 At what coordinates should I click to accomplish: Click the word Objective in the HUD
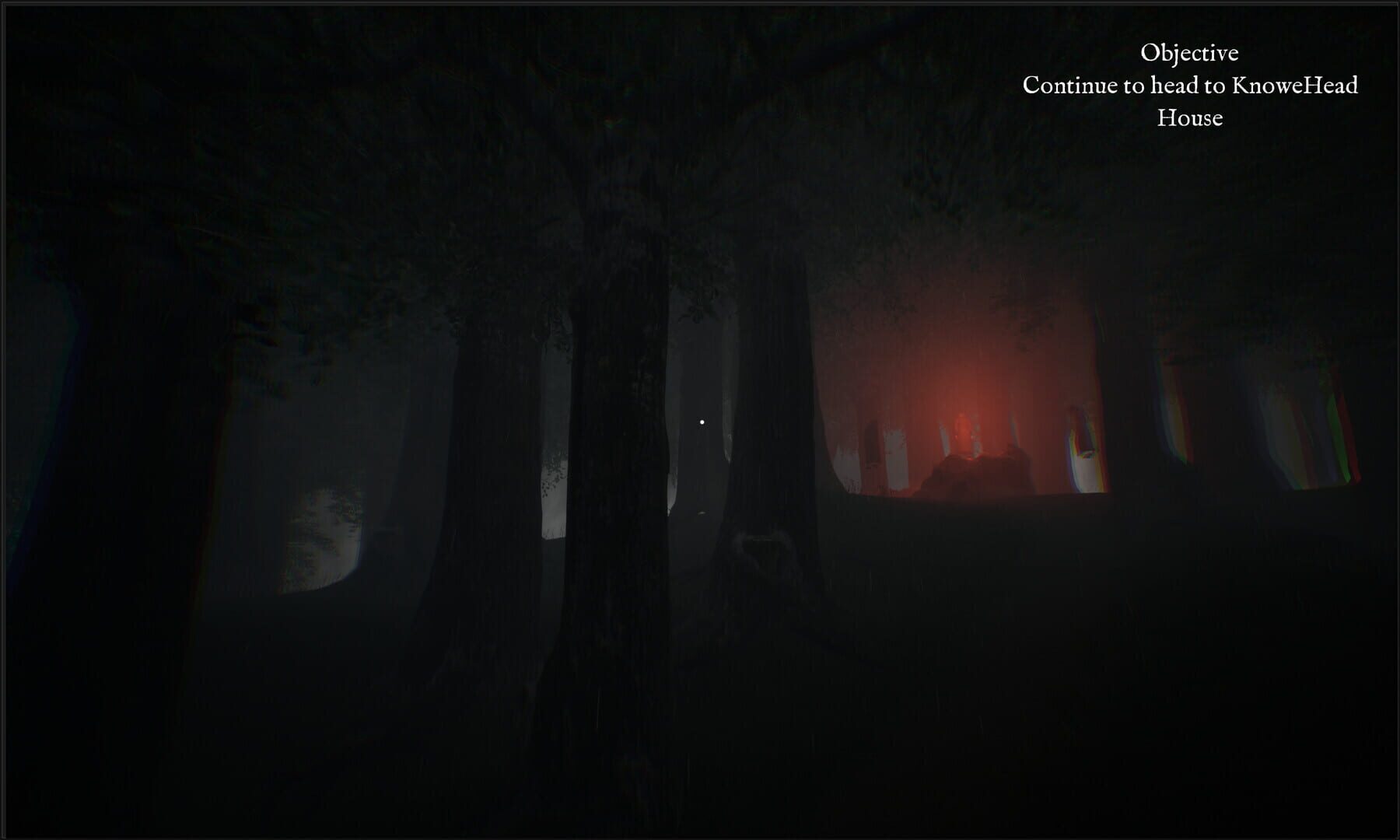point(1191,53)
